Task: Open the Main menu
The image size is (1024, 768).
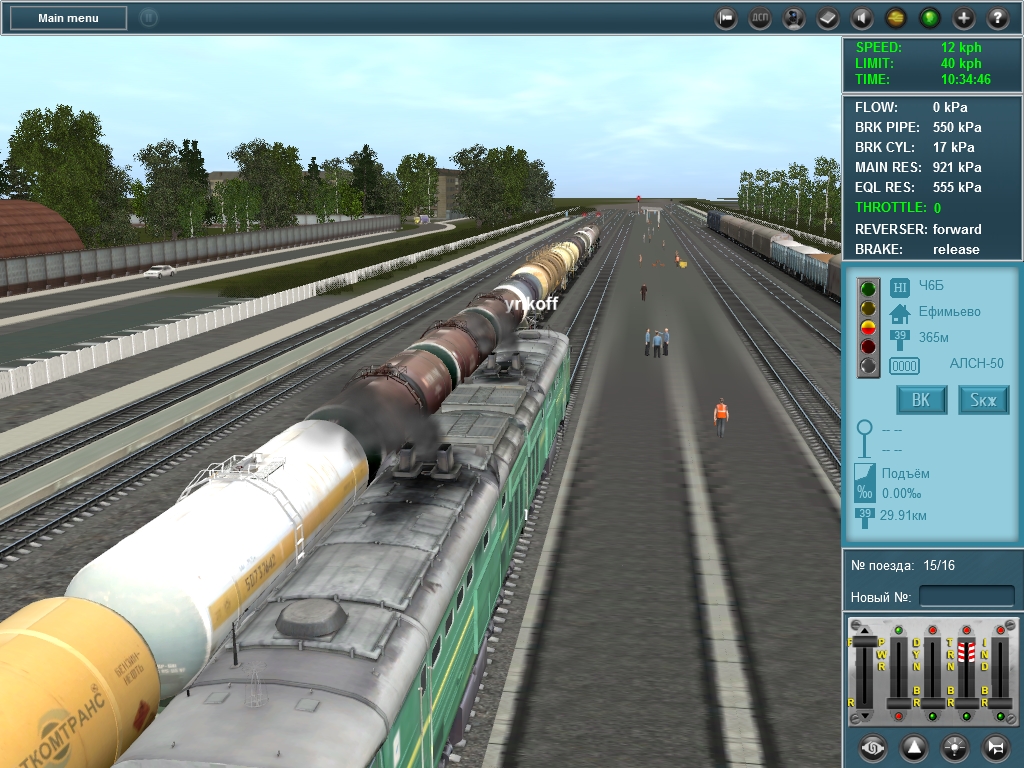Action: point(68,18)
